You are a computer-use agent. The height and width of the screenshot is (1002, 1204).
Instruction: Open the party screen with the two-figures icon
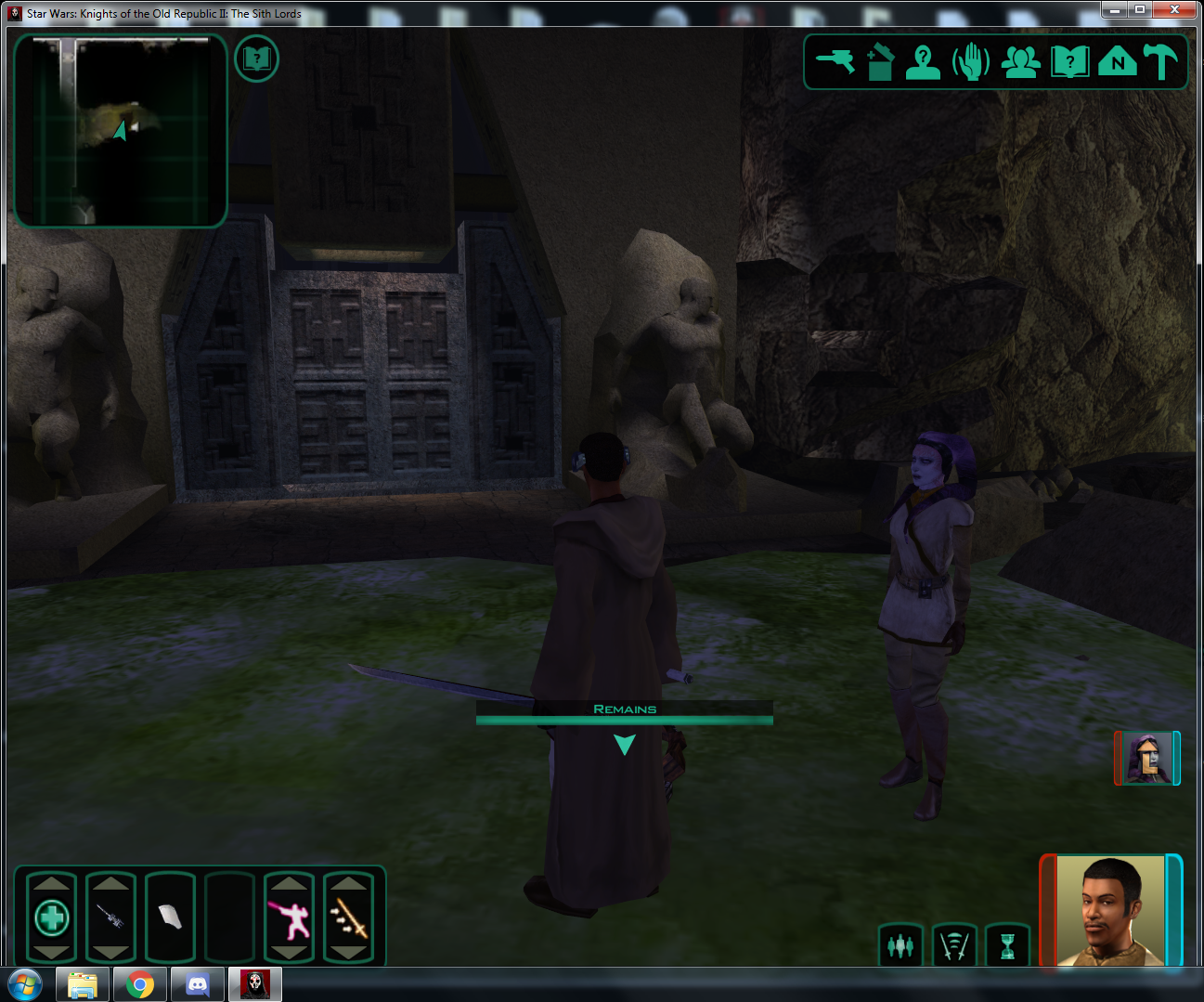(1020, 62)
